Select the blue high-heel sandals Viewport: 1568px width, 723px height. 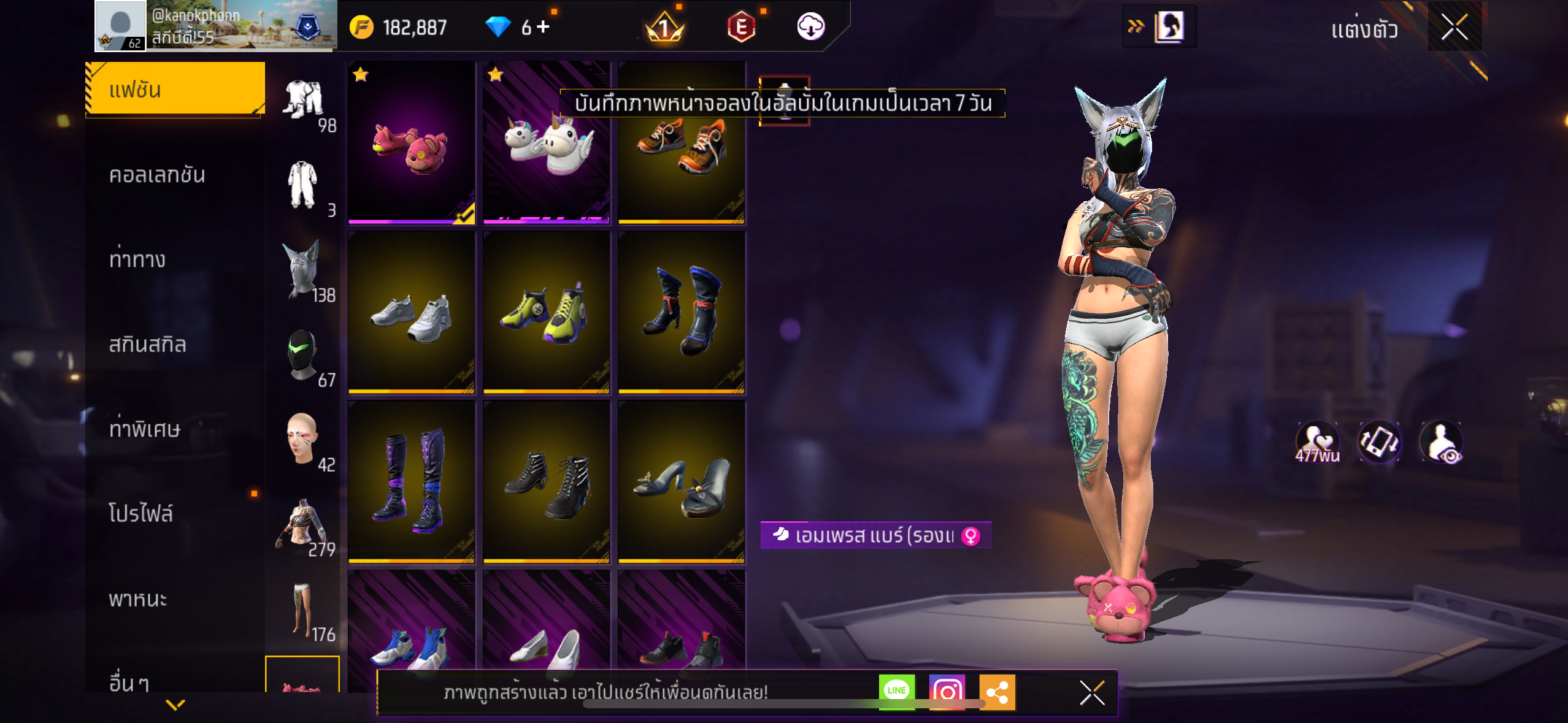[681, 482]
